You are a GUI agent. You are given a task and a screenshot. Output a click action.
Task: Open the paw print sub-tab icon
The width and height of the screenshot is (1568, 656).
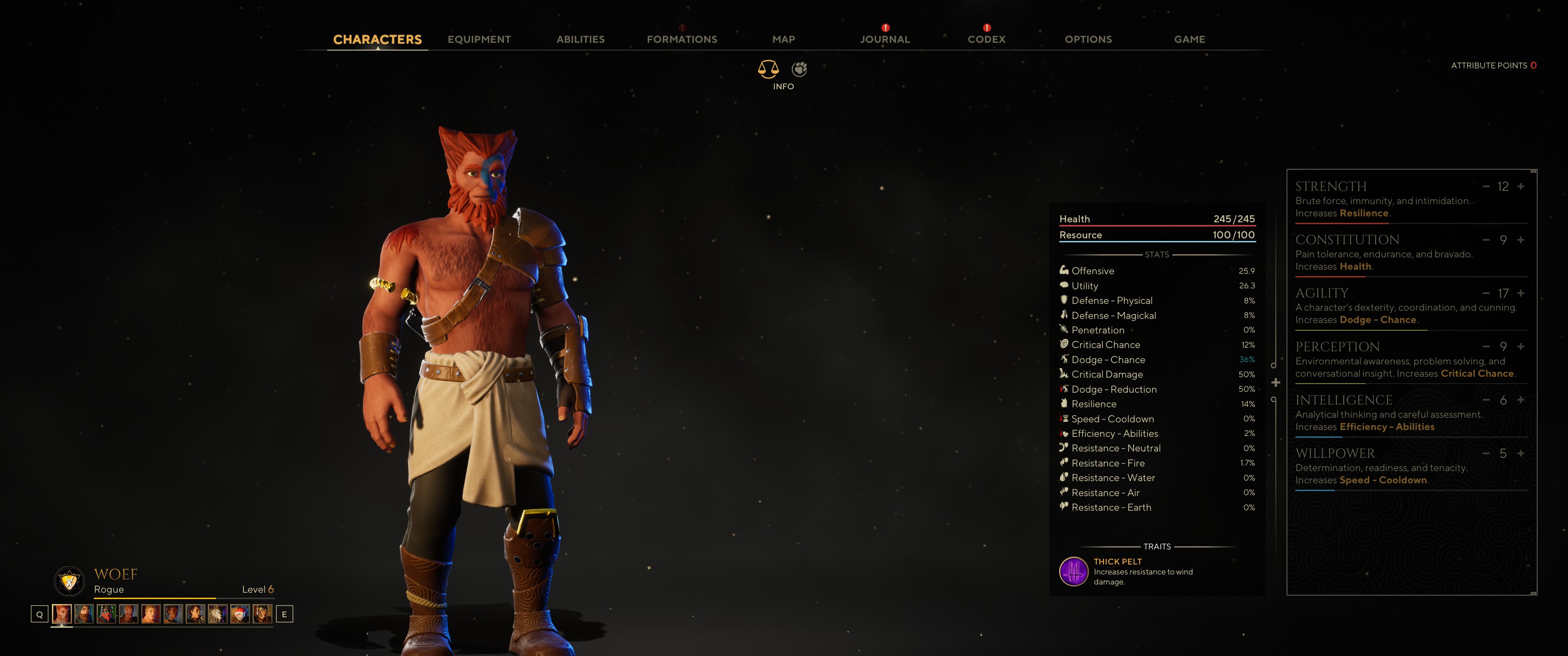(x=799, y=69)
